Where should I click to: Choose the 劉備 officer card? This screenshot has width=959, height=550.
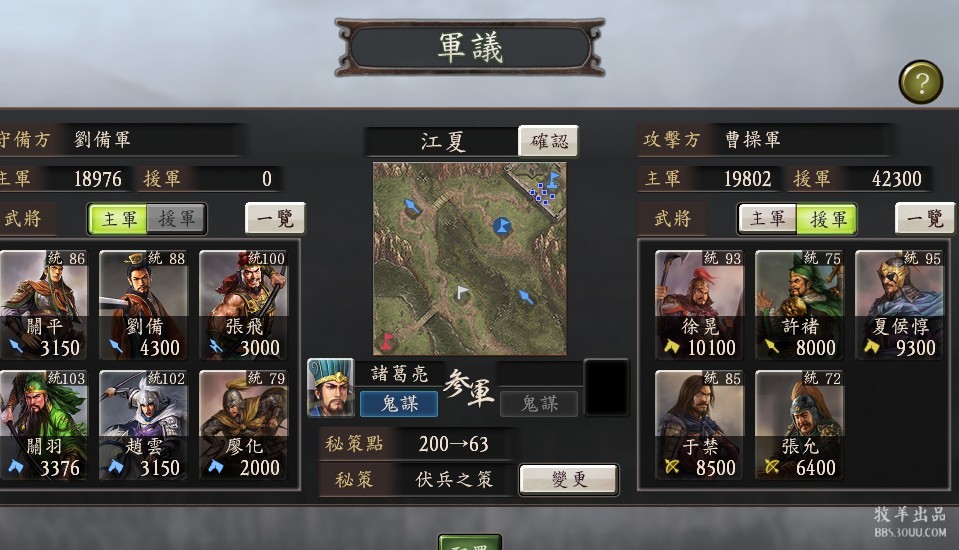tap(143, 305)
